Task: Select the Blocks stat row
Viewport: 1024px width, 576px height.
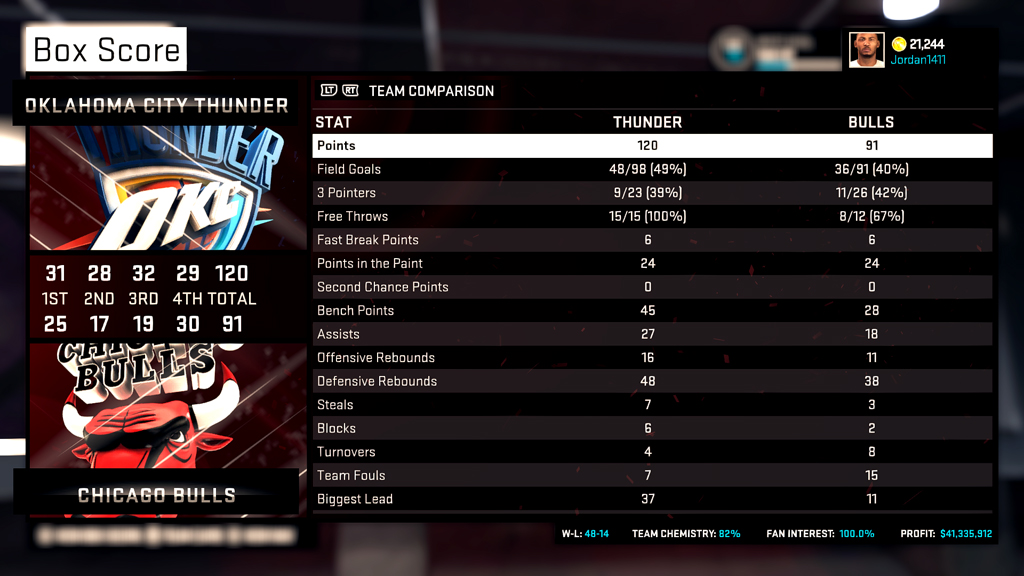Action: (652, 428)
